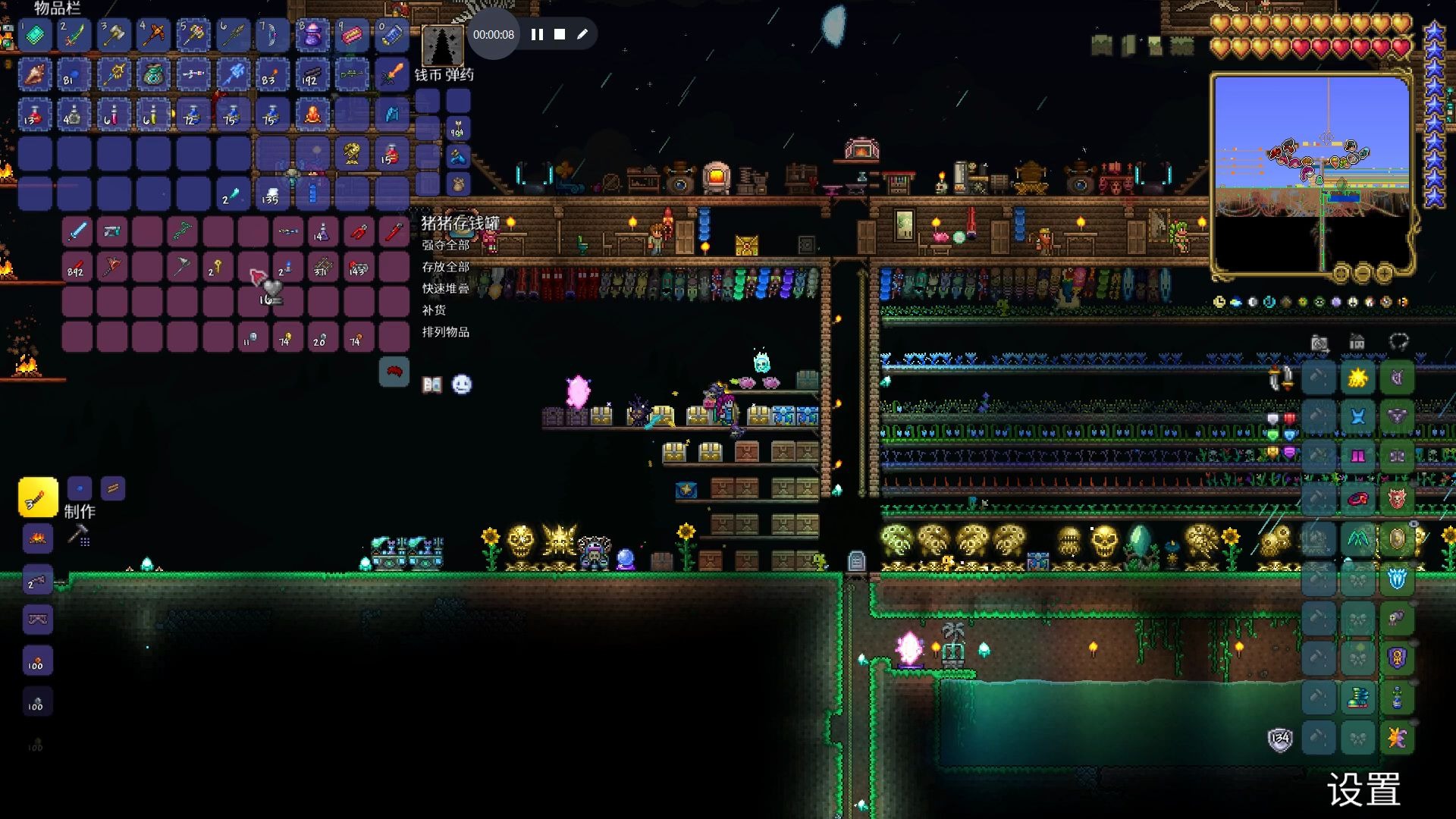Select the green sword in hotbar slot 2

click(x=74, y=34)
